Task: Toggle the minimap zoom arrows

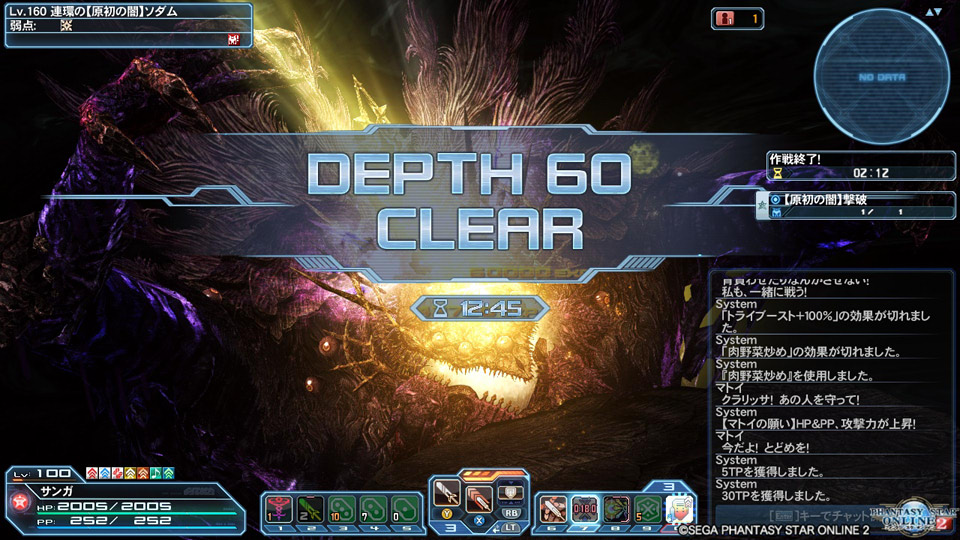Action: click(934, 12)
